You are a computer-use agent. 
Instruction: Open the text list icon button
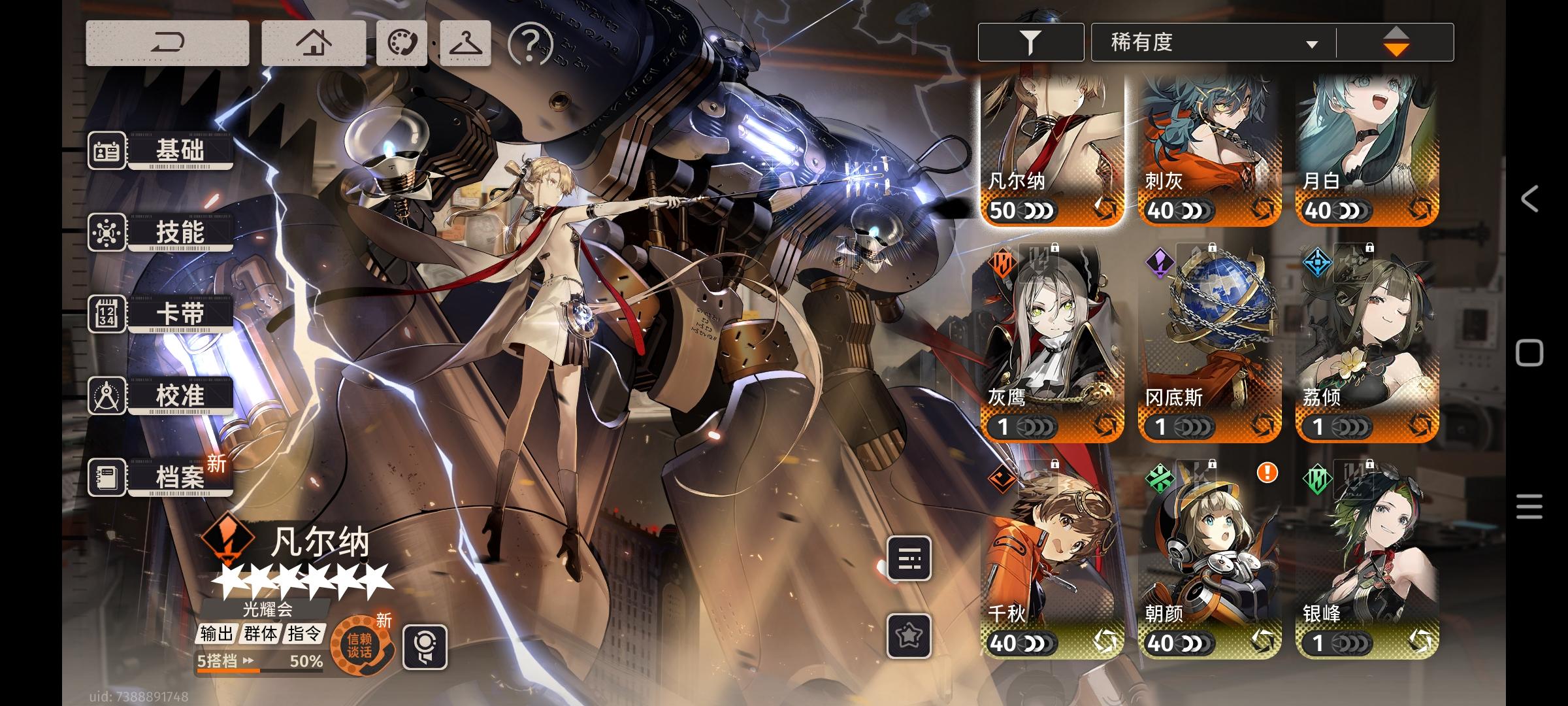(x=909, y=558)
